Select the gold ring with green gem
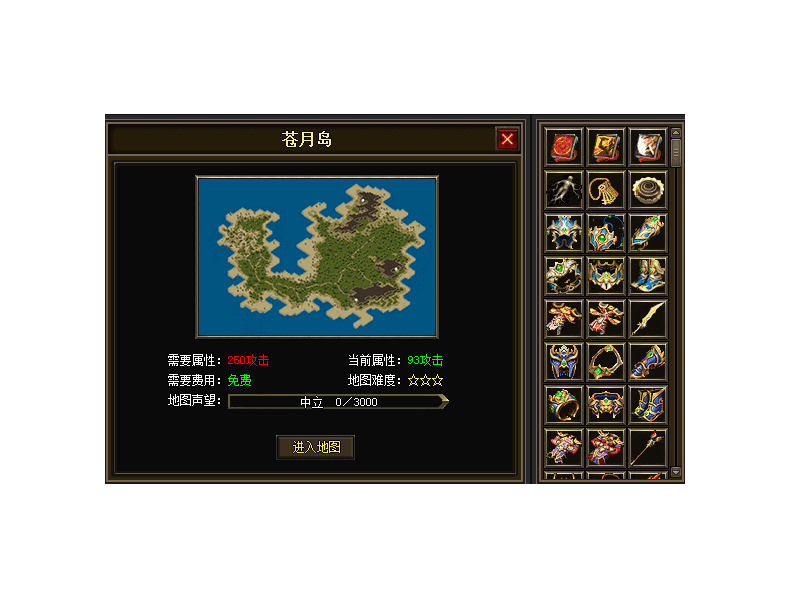790x598 pixels. click(x=564, y=405)
